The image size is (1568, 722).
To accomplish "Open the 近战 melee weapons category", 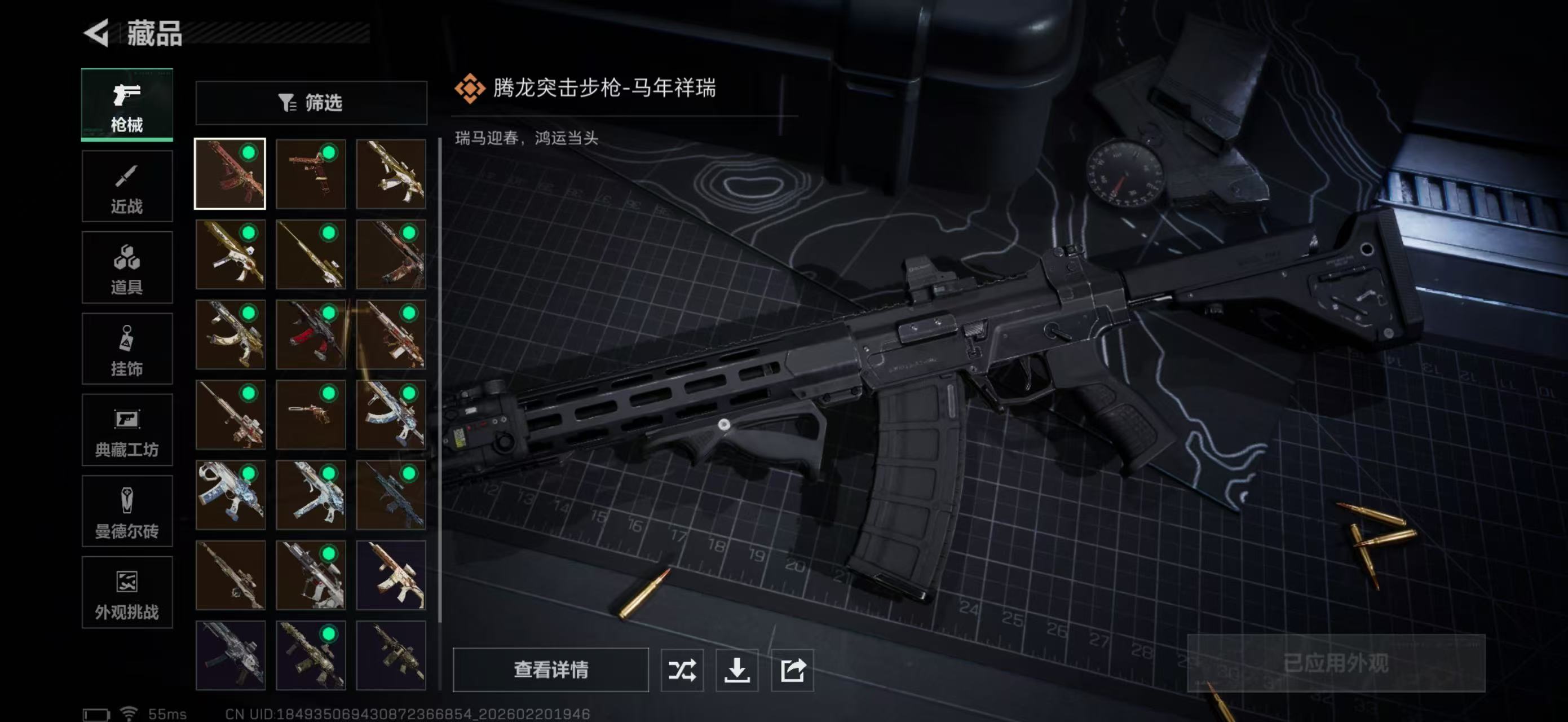I will click(x=127, y=186).
